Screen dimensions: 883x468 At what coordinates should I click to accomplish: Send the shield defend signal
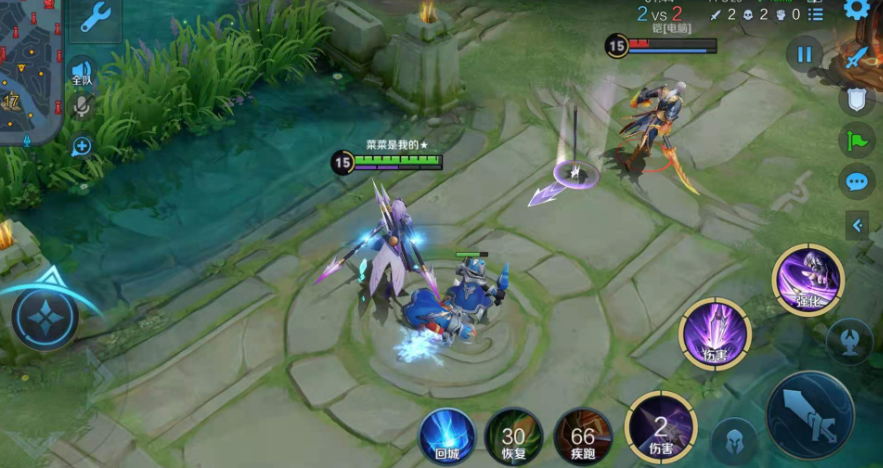[856, 98]
